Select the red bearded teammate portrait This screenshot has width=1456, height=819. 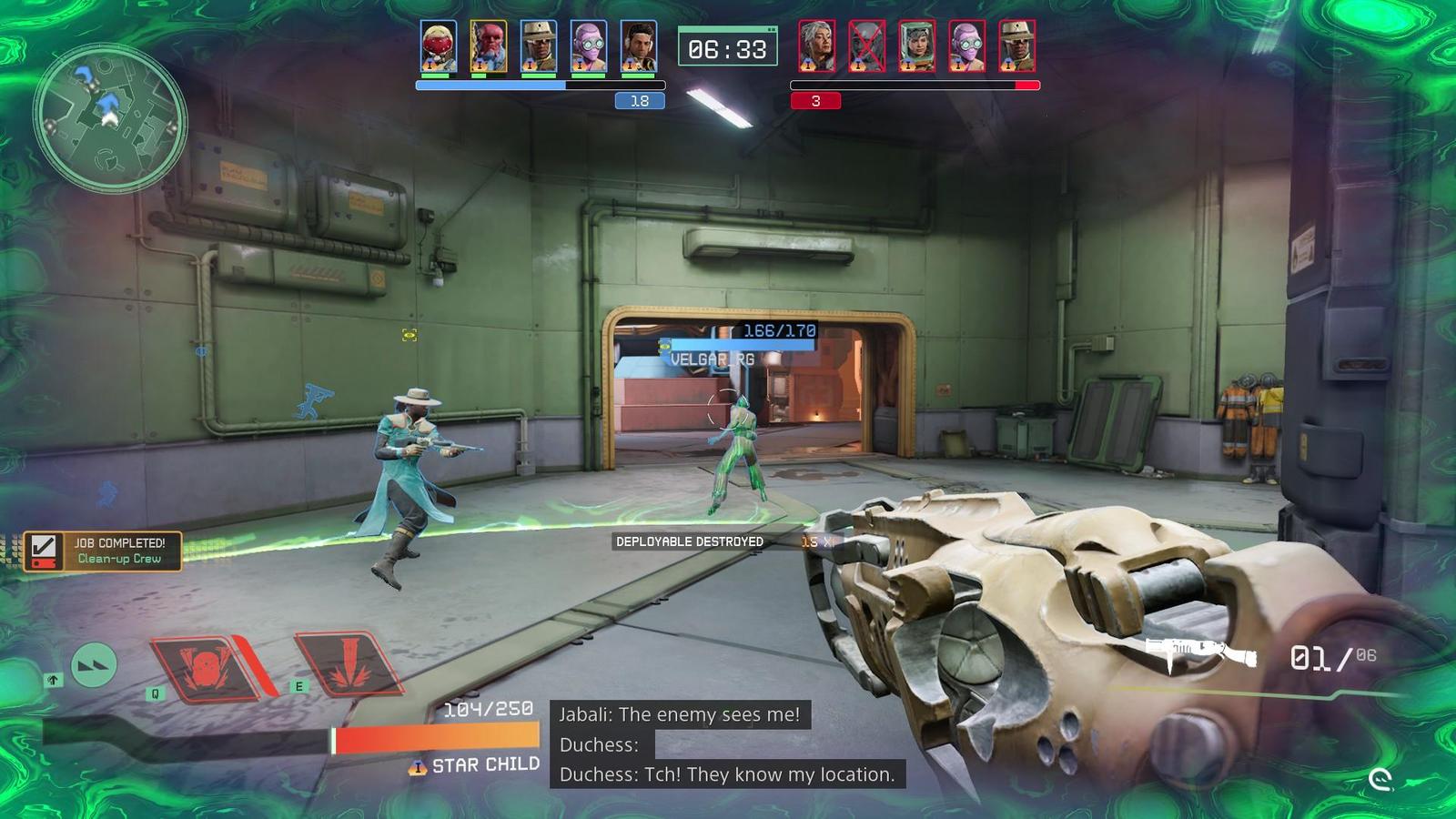coord(488,47)
